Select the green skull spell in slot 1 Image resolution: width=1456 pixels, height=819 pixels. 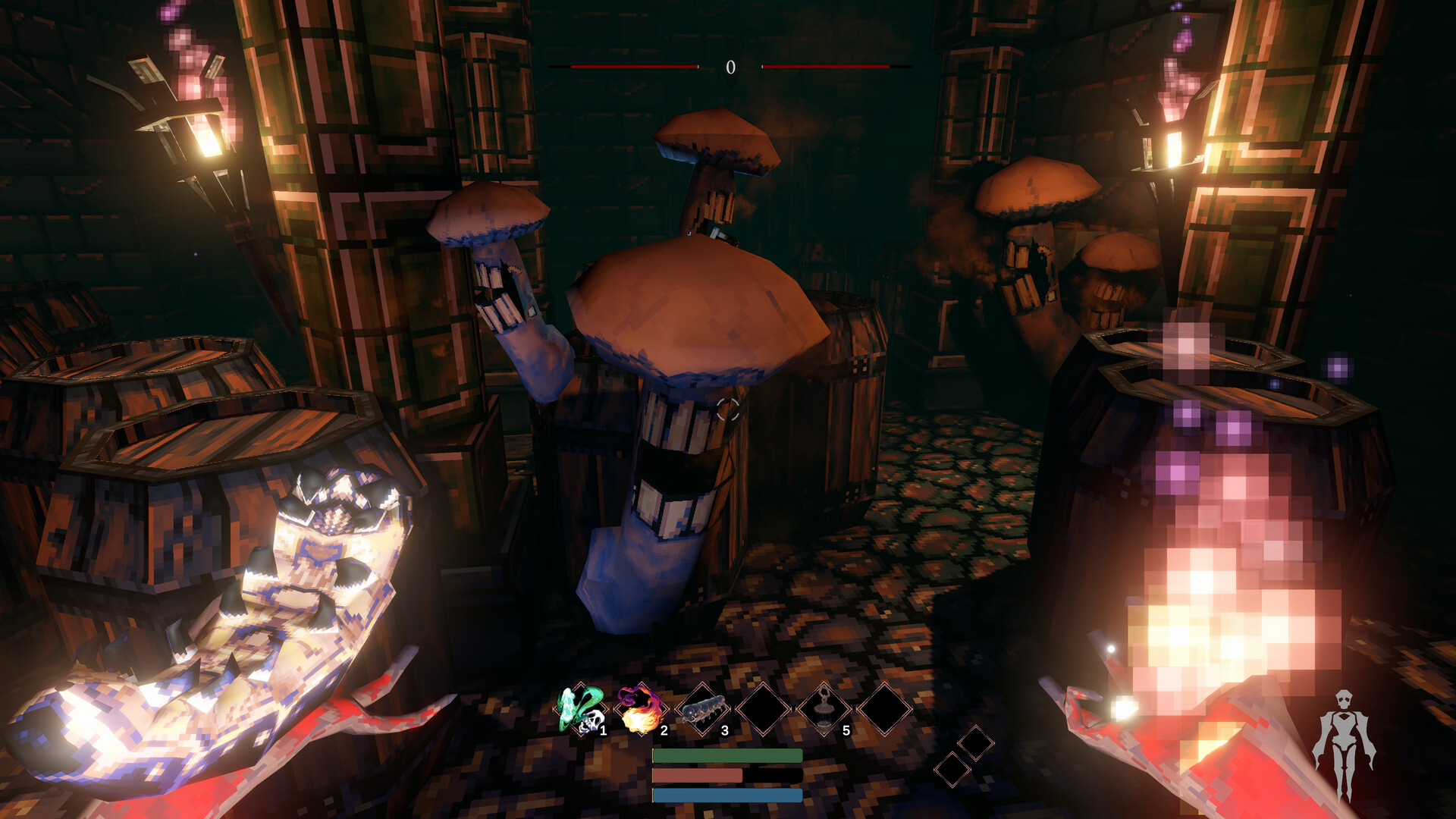[x=581, y=710]
